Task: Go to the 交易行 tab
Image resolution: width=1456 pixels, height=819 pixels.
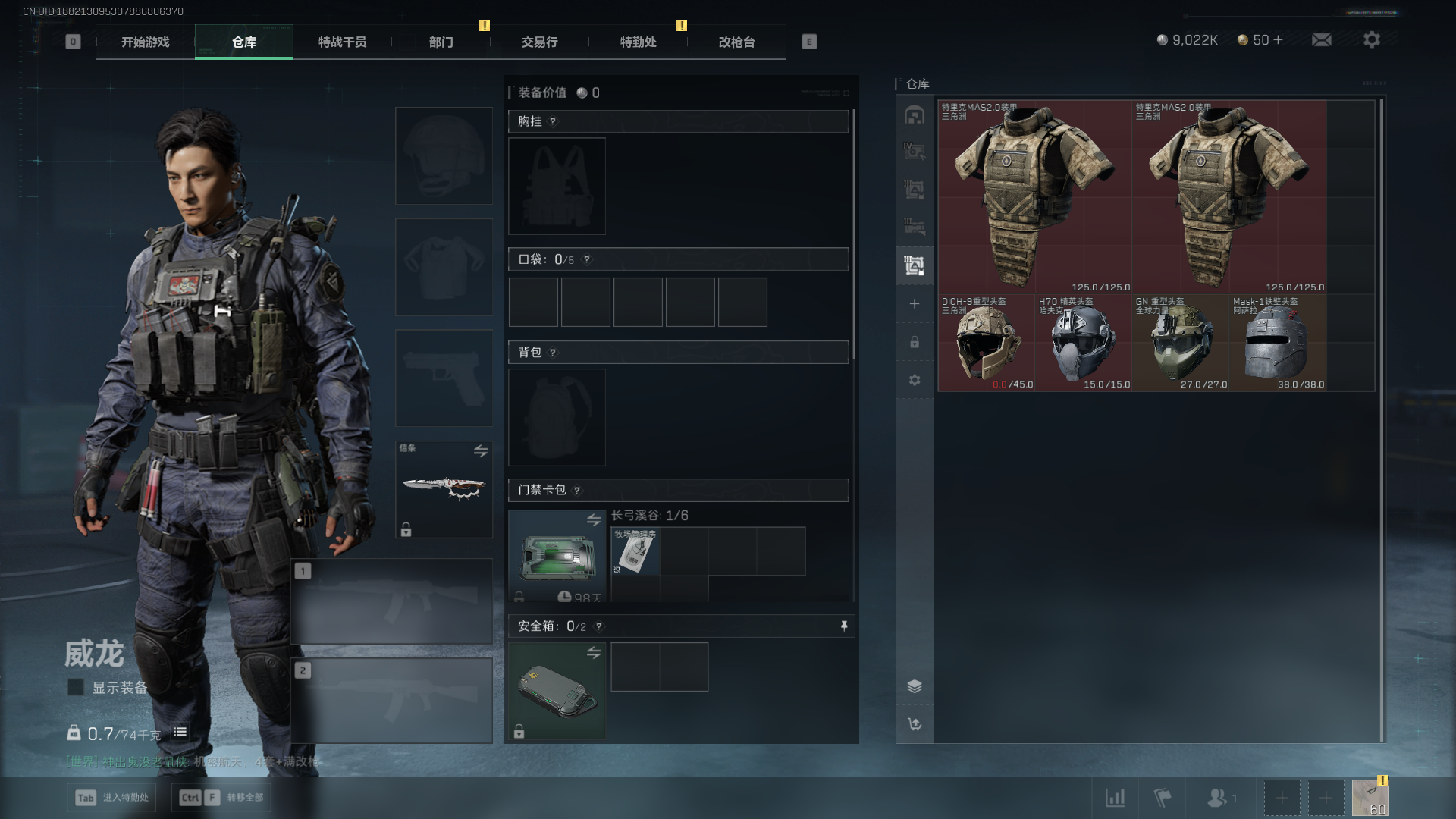Action: 539,42
